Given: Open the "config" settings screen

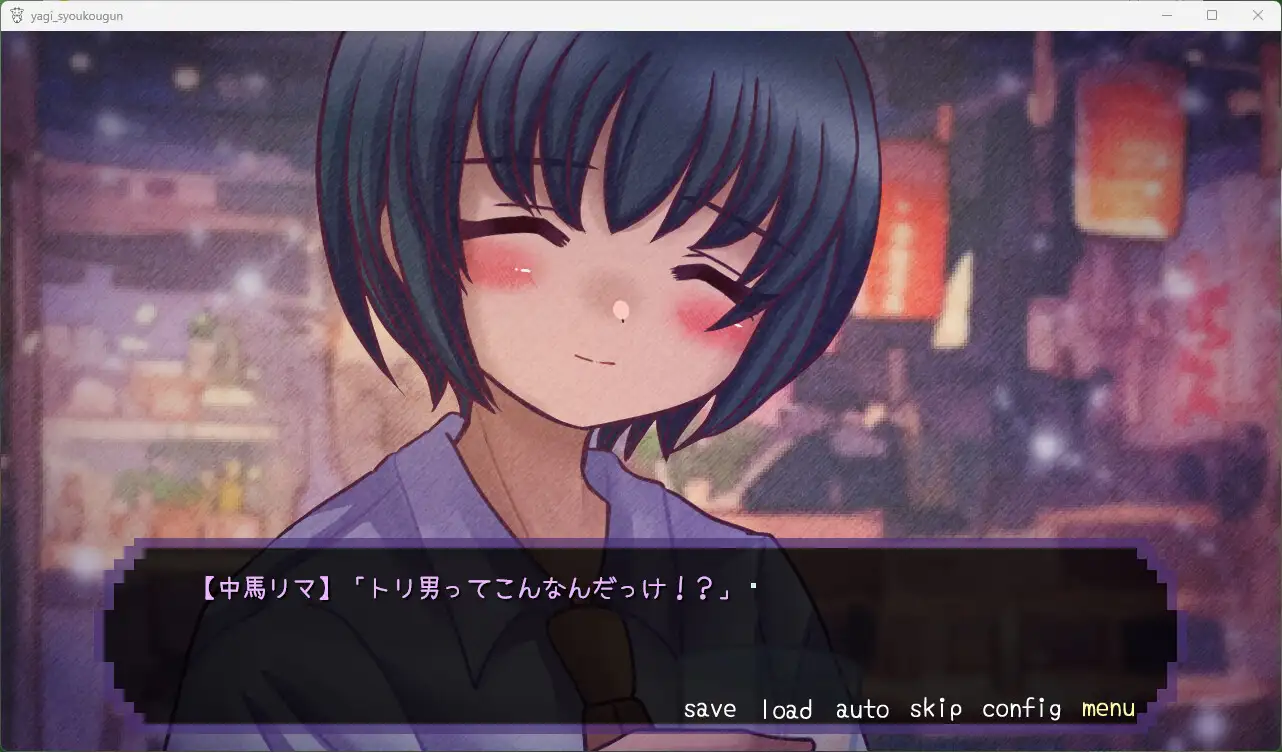Looking at the screenshot, I should [1020, 708].
